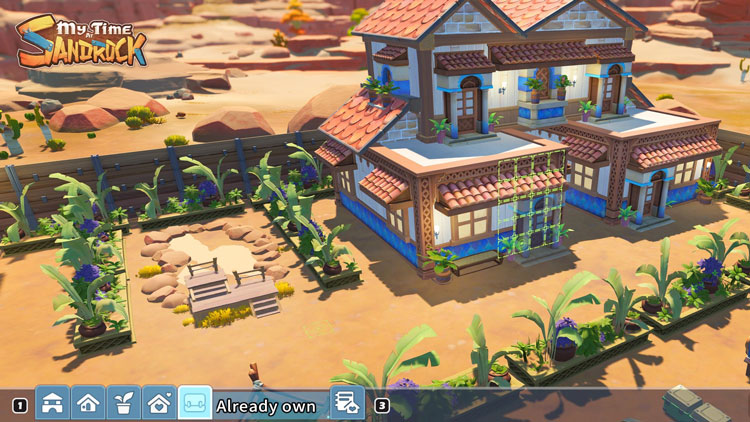The image size is (750, 422).
Task: Select the potted plant category tab
Action: point(124,403)
